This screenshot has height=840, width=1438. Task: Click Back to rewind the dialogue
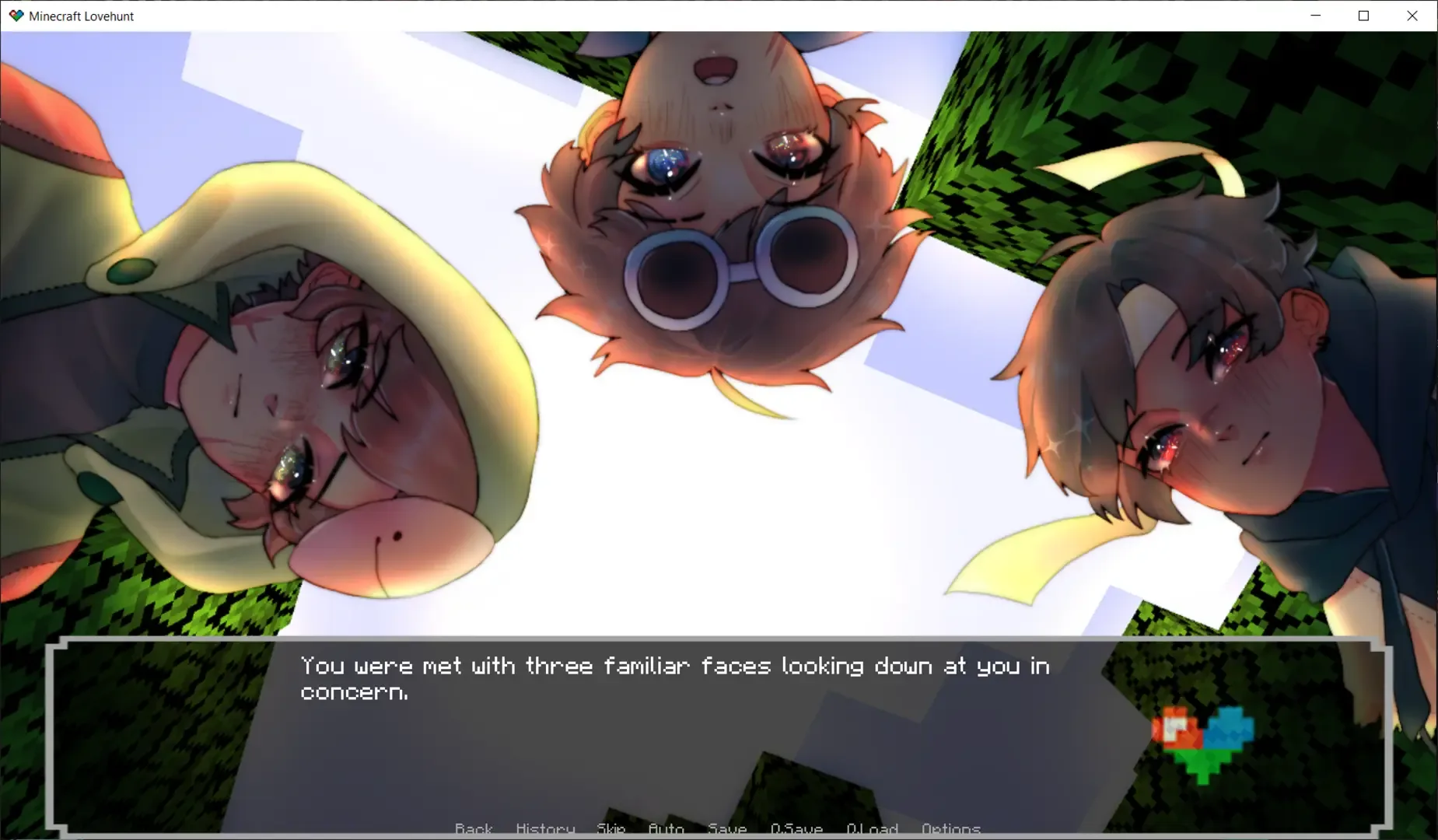(x=474, y=829)
